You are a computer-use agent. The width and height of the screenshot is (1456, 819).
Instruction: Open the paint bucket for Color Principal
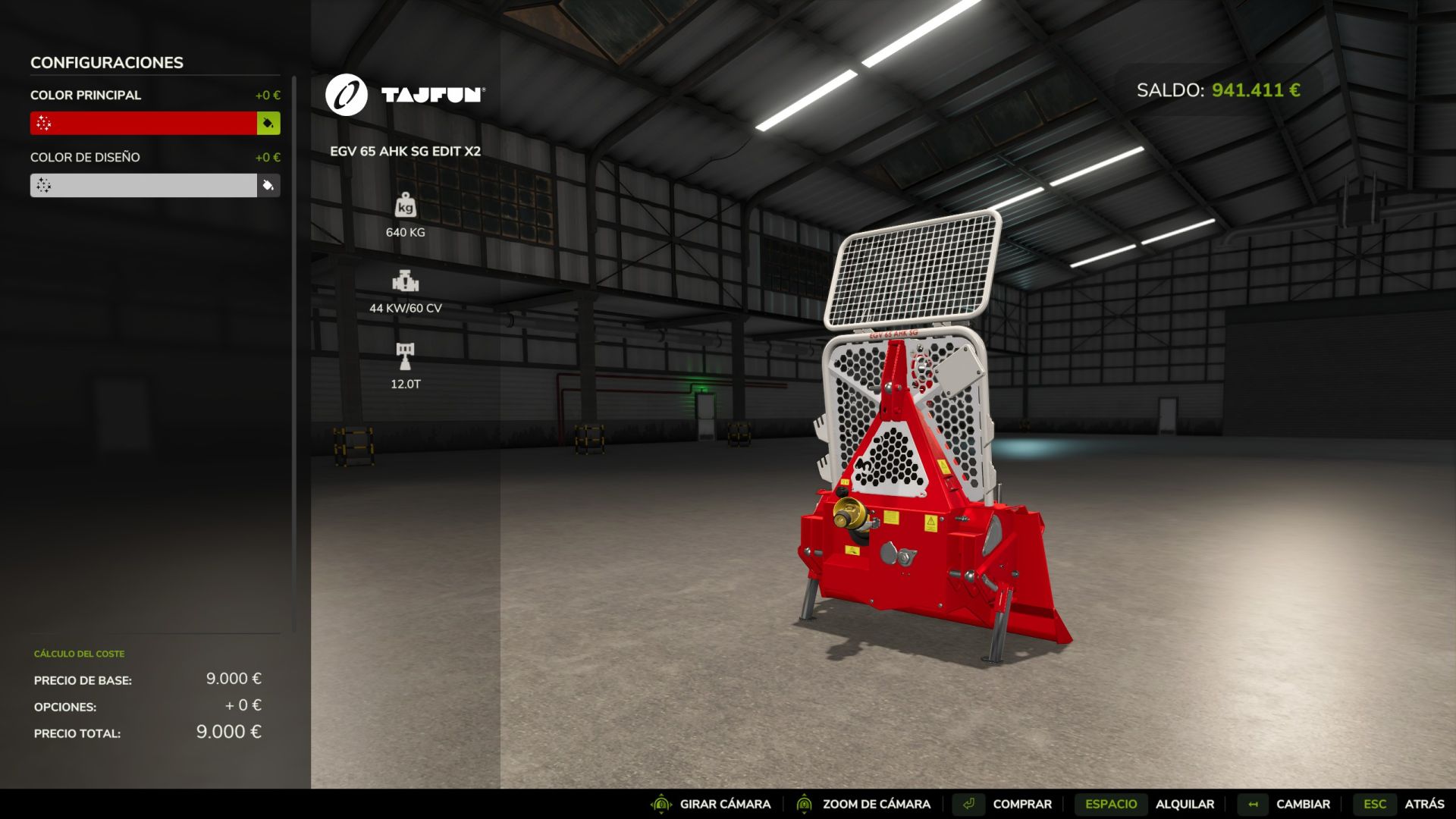(268, 123)
